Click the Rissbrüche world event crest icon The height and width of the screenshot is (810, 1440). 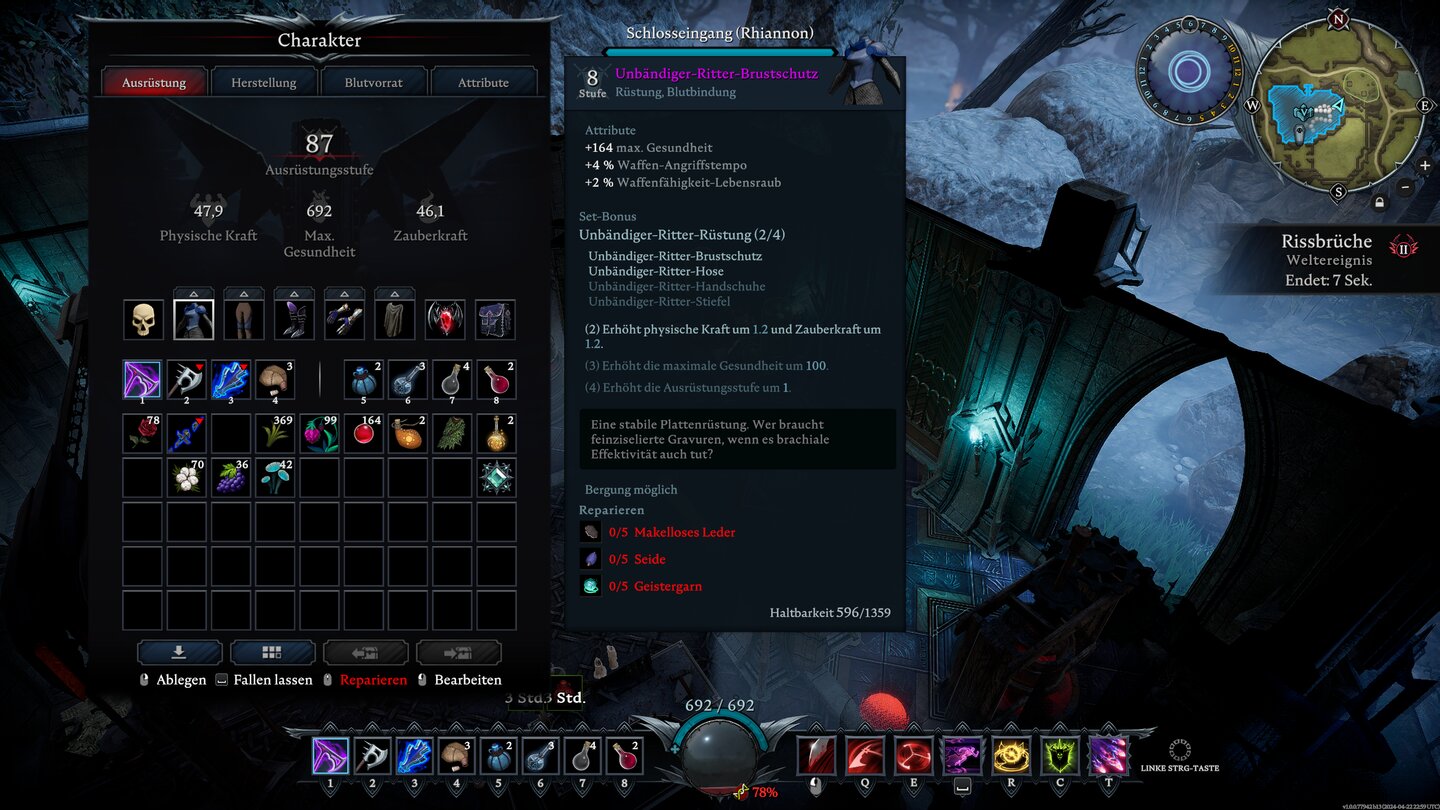coord(1403,247)
